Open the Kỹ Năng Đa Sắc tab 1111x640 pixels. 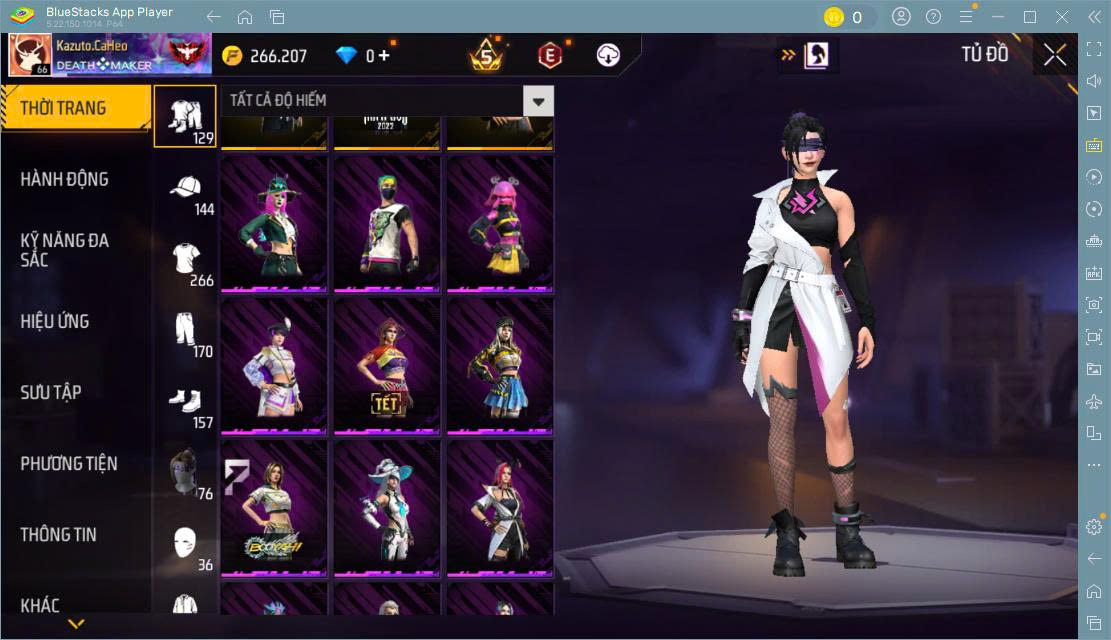65,250
